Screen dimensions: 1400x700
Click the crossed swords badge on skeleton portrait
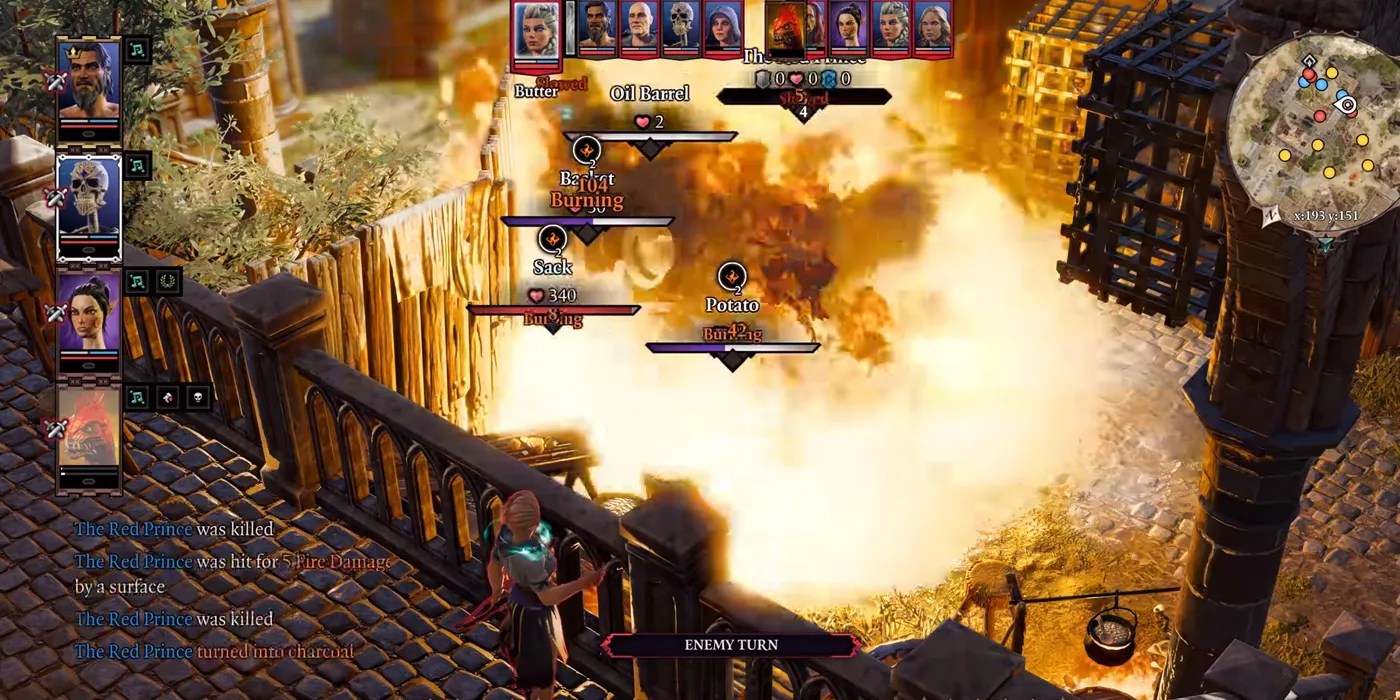point(55,197)
